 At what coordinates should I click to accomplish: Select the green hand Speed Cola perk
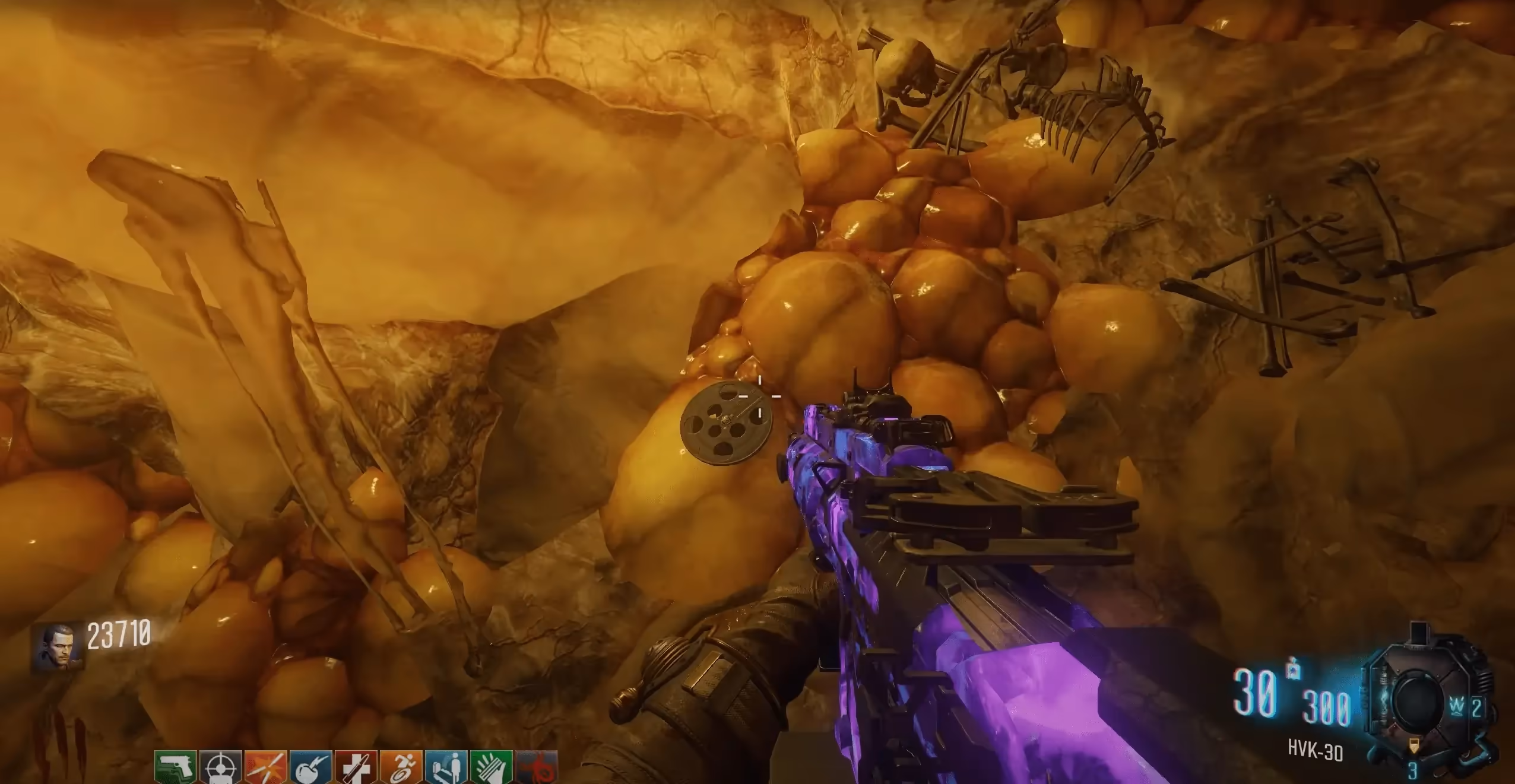click(492, 767)
